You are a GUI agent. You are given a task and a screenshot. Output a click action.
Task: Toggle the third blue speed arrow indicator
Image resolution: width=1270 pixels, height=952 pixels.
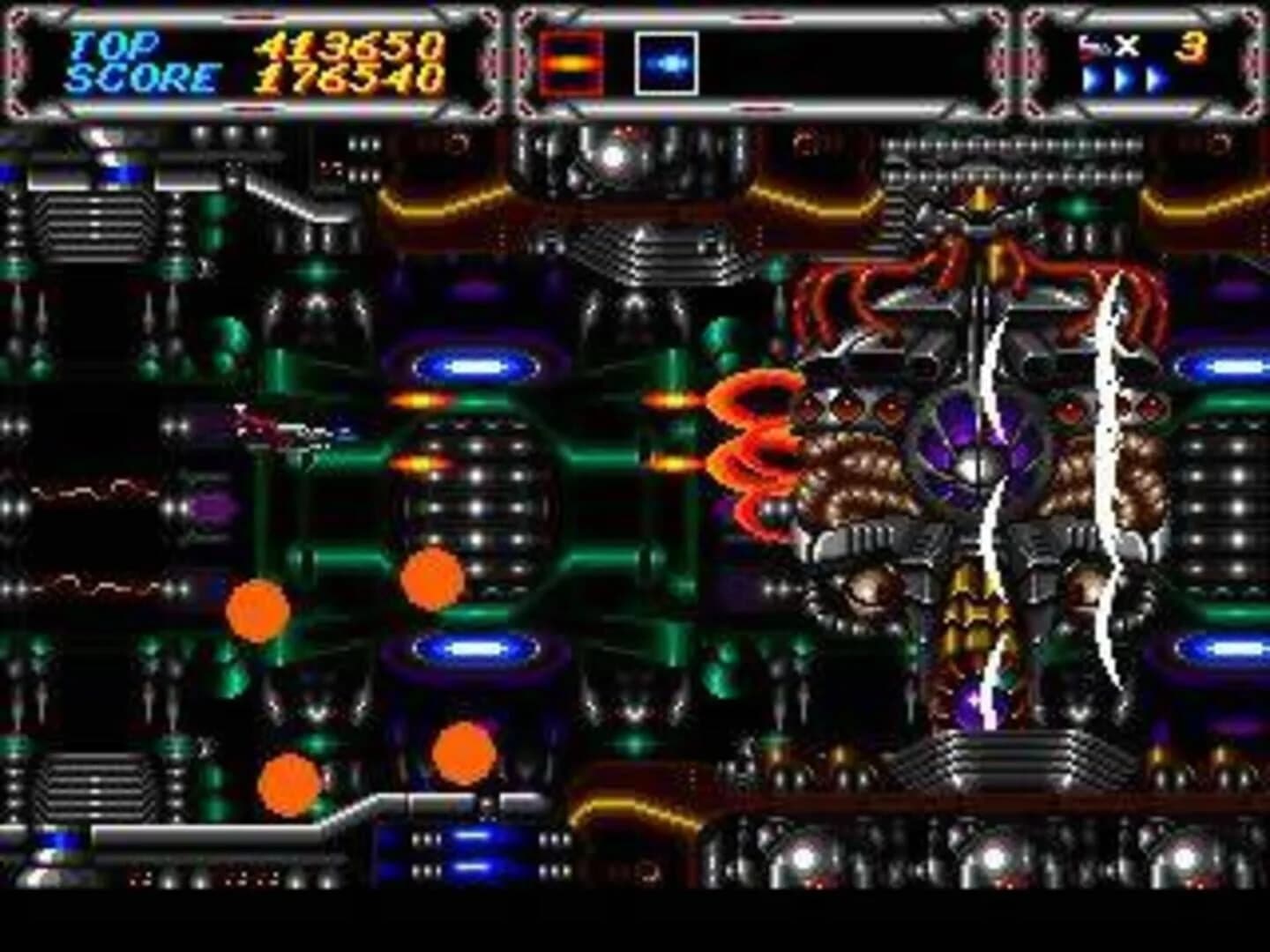coord(1156,78)
